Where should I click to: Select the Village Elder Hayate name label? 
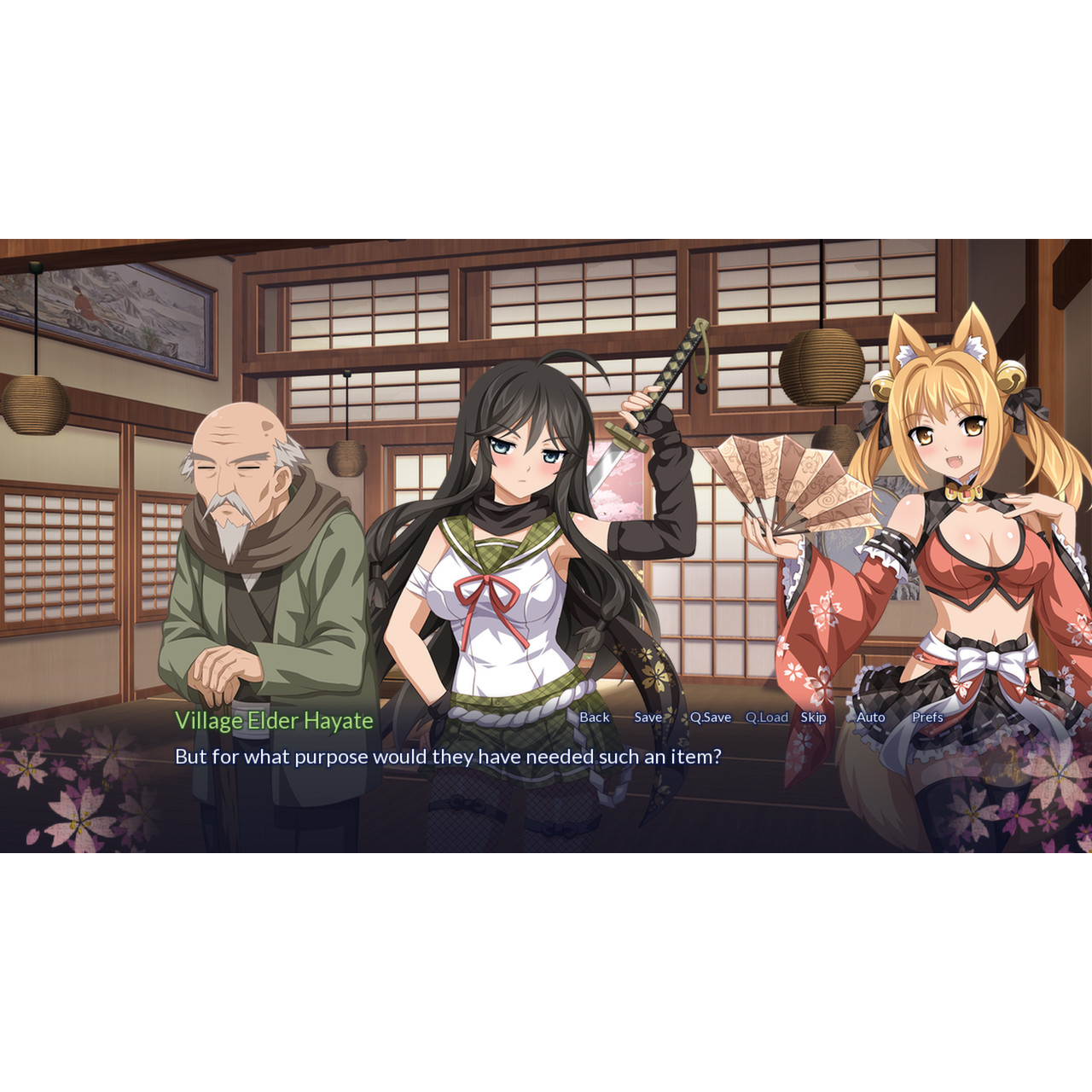[275, 719]
